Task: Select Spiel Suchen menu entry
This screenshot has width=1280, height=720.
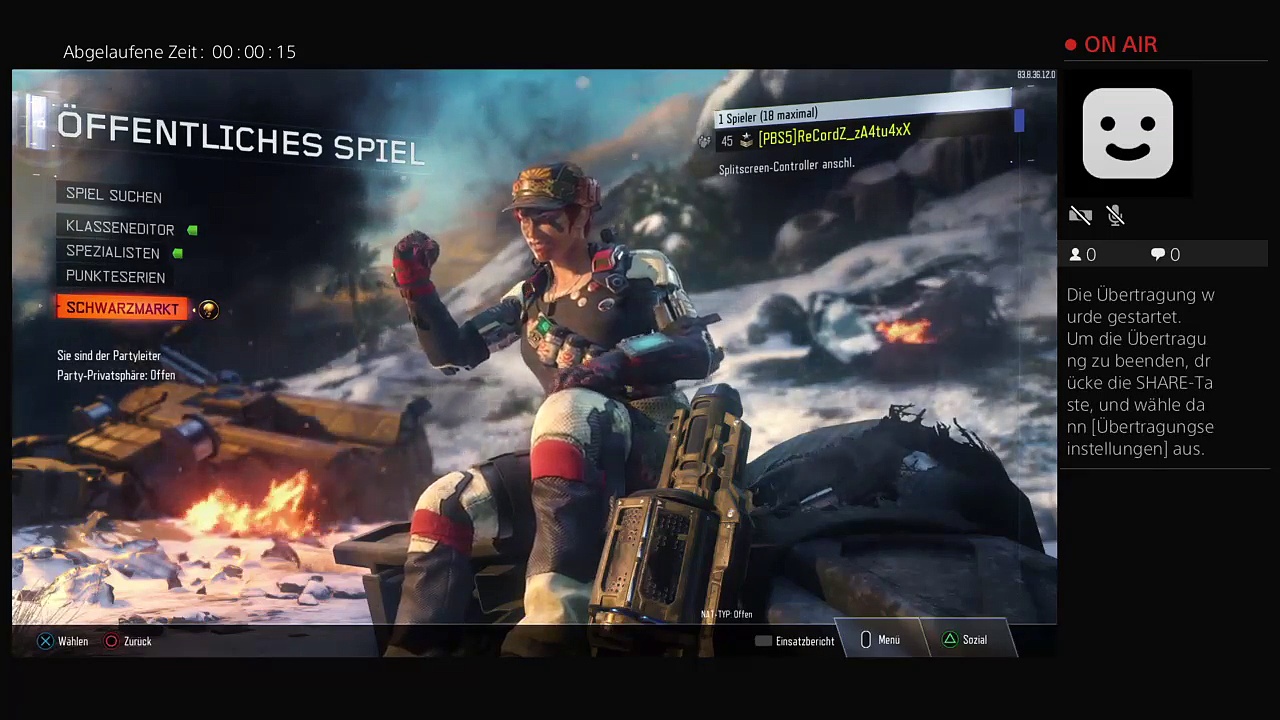Action: 113,196
